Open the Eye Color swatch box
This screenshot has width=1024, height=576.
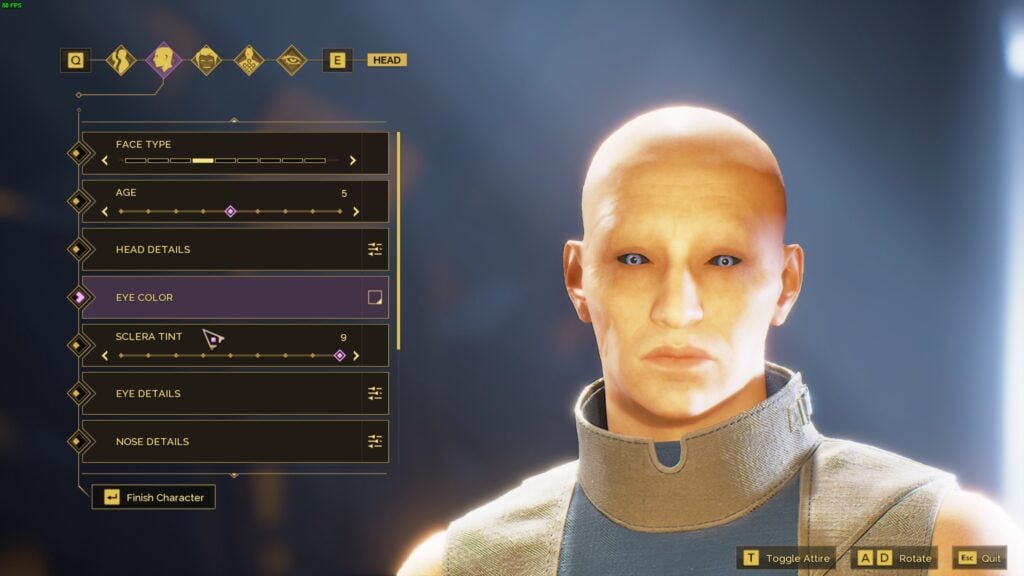point(375,297)
